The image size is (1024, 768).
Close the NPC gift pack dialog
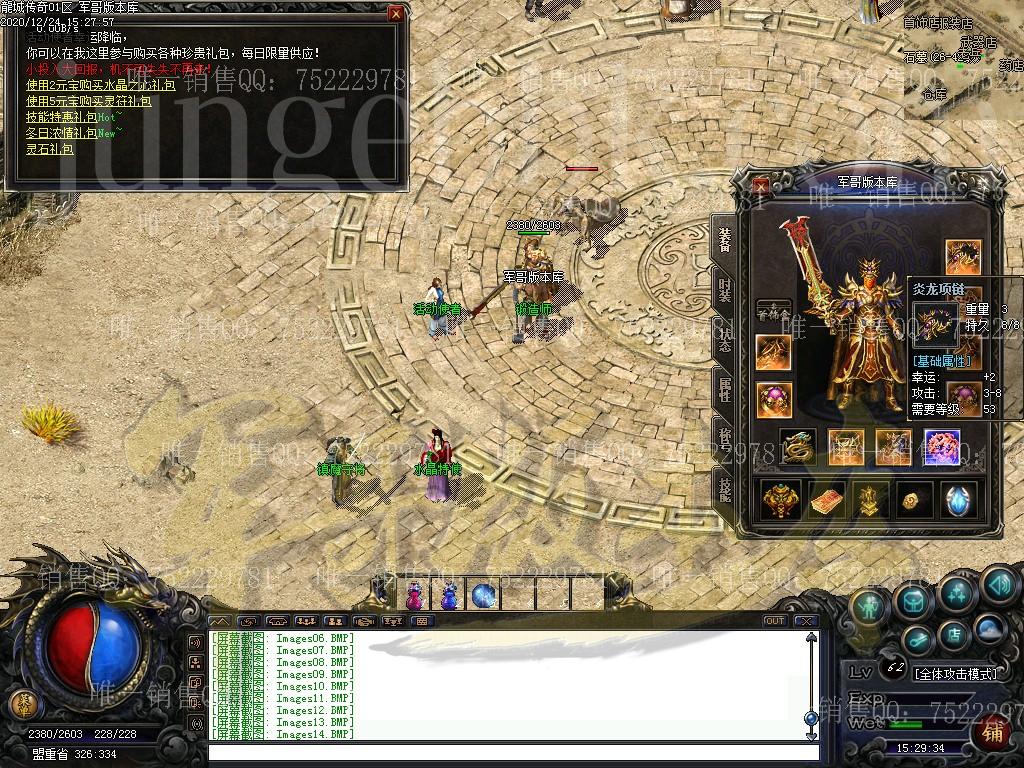click(x=396, y=14)
